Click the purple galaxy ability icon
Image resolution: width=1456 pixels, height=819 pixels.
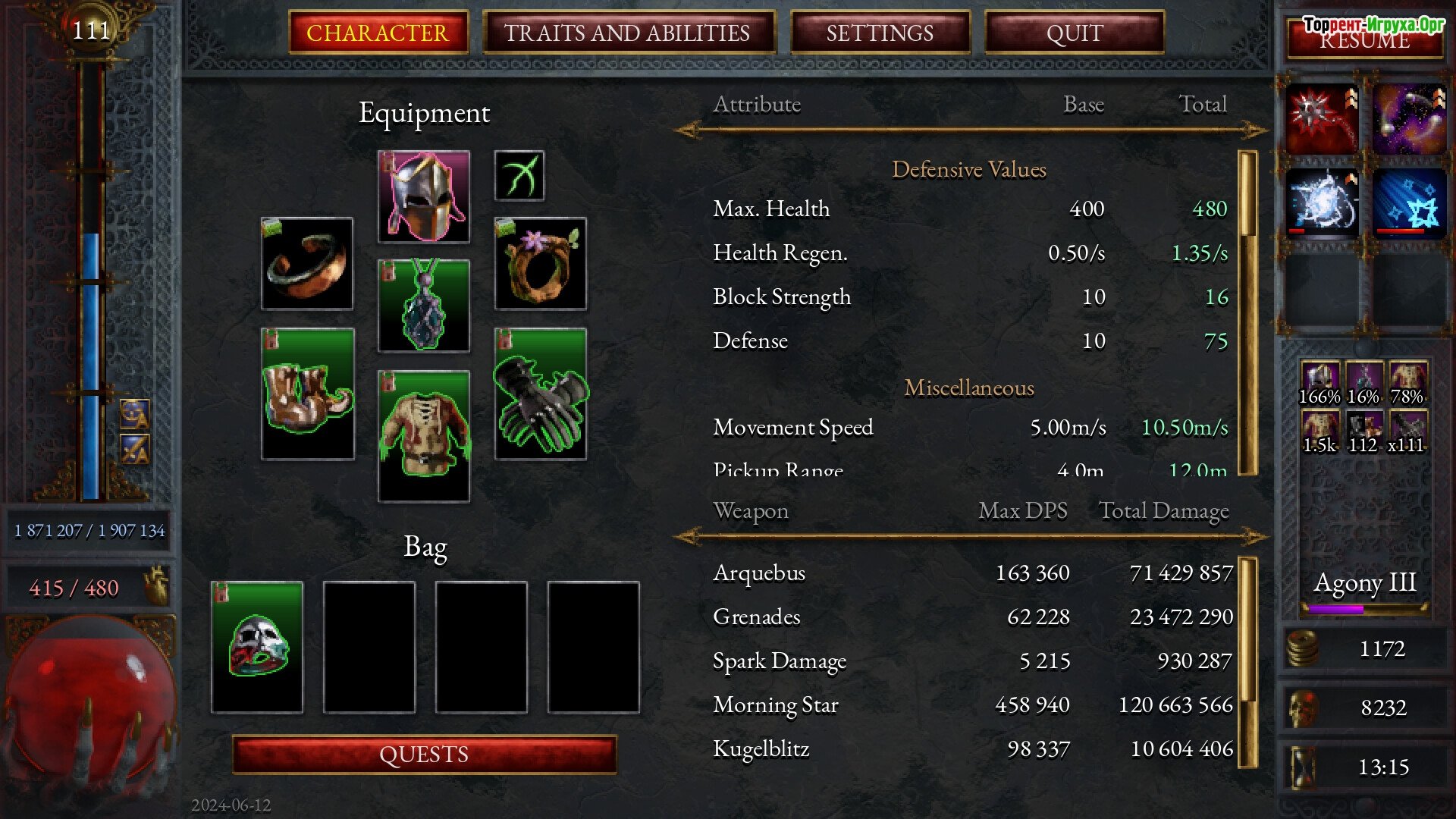tap(1409, 119)
